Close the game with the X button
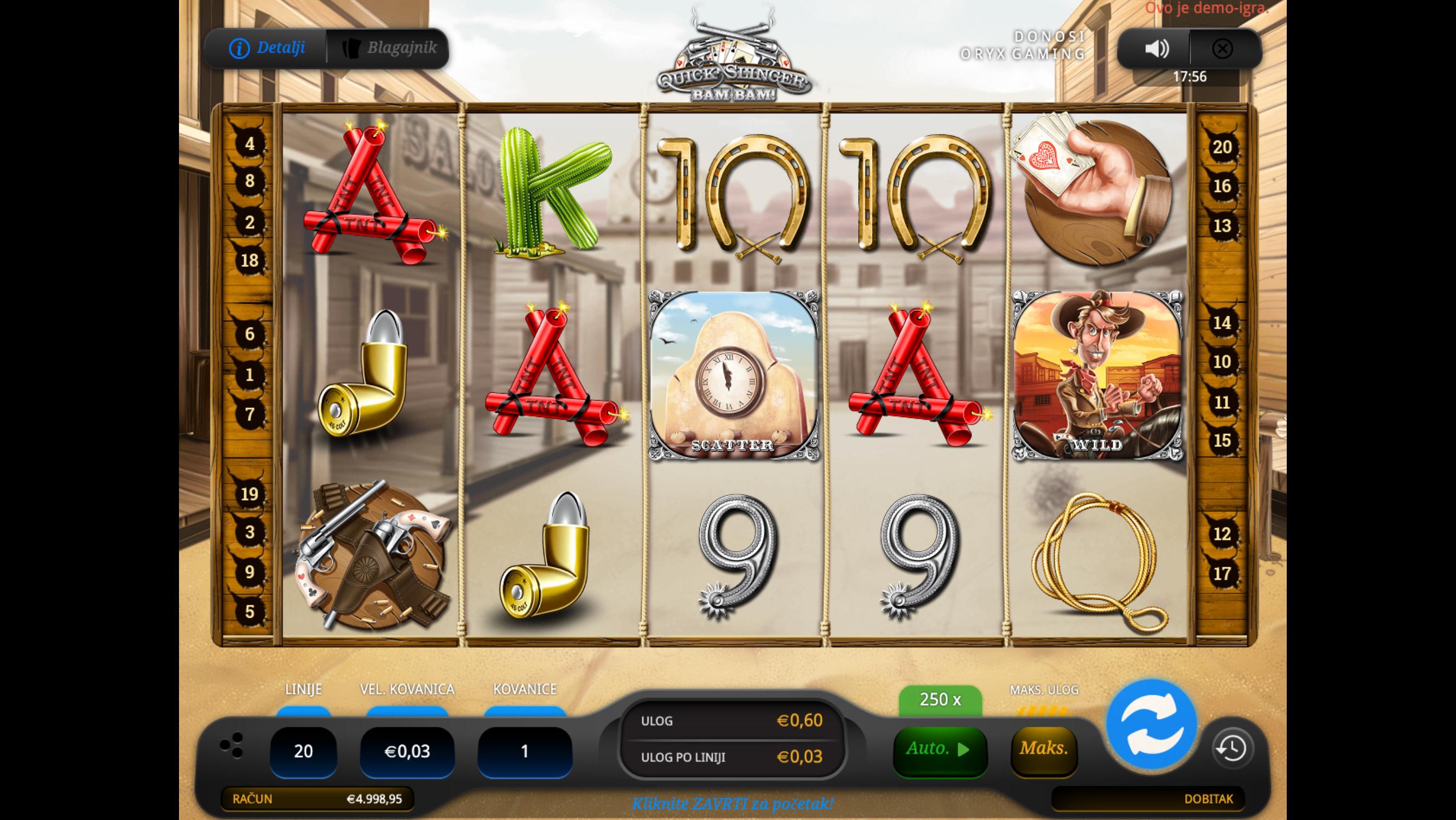Viewport: 1456px width, 820px height. point(1222,49)
